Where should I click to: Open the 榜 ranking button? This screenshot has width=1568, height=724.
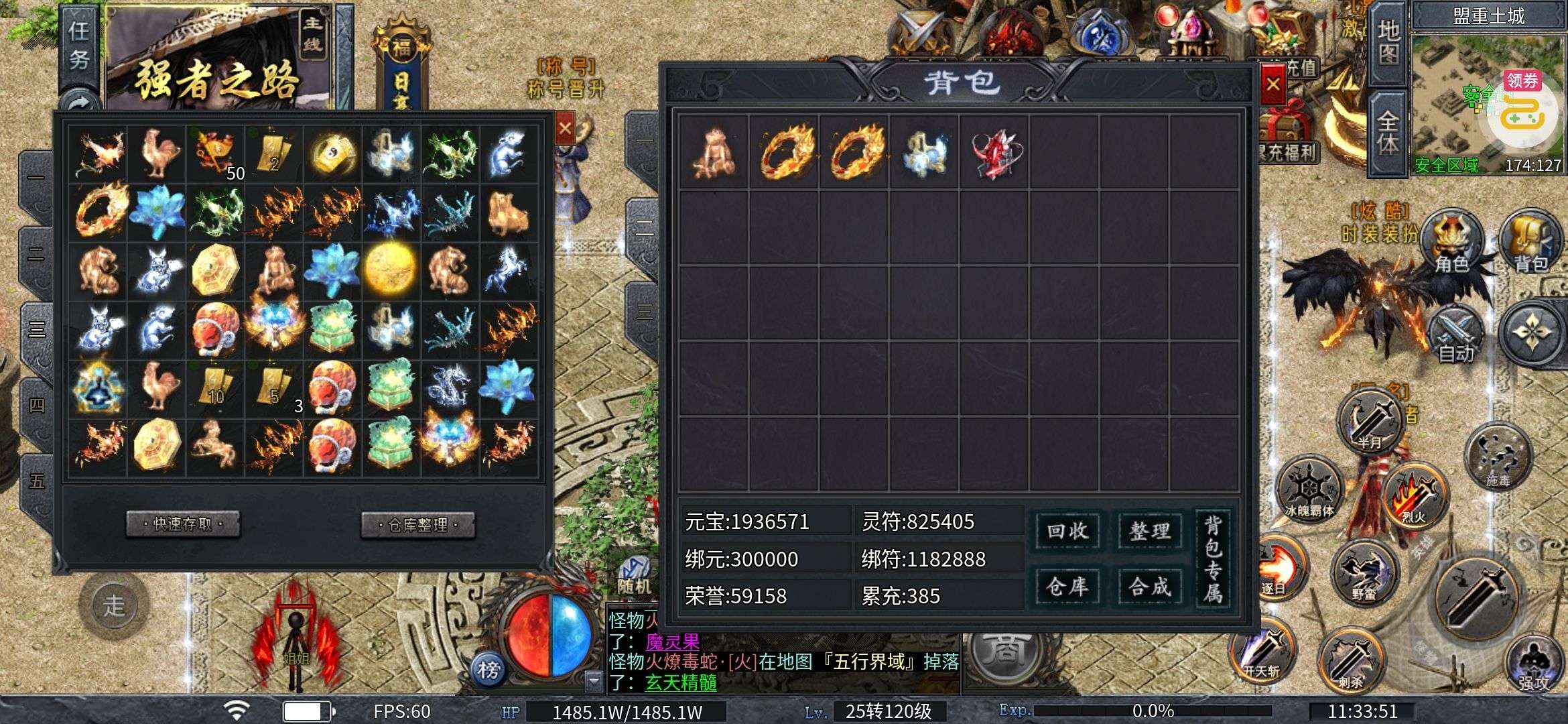[x=488, y=669]
